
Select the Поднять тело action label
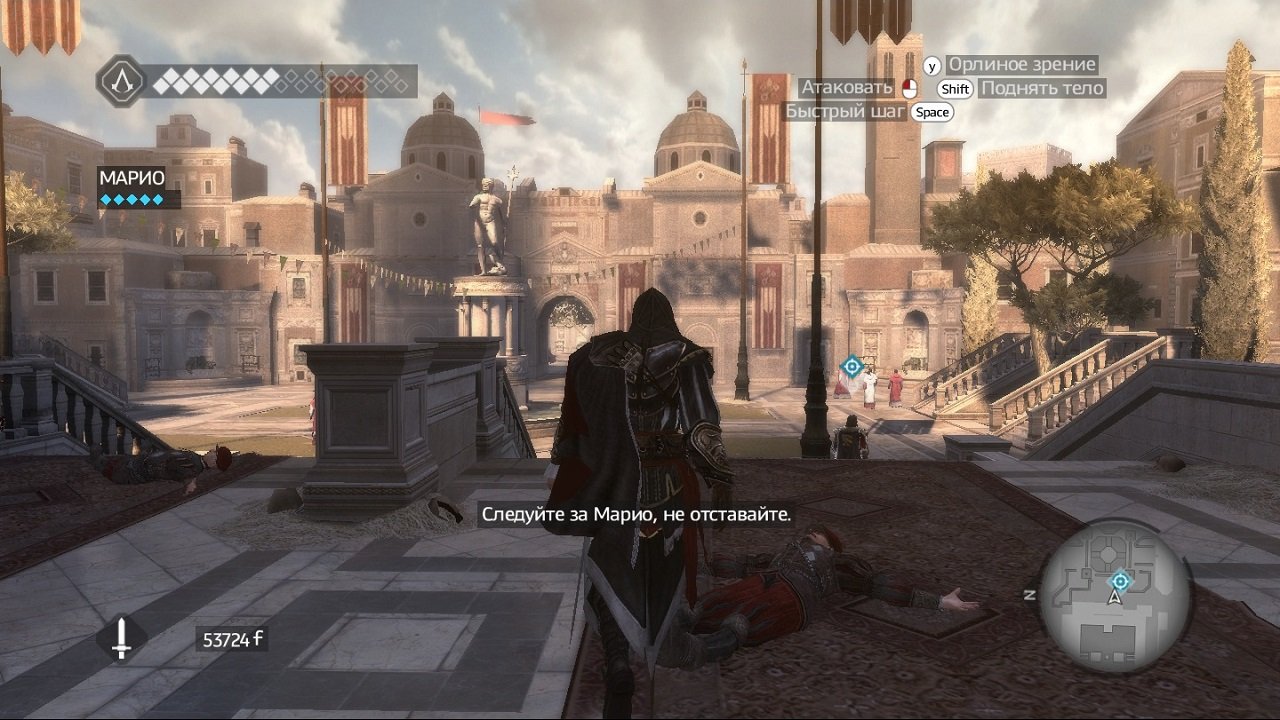point(1040,88)
